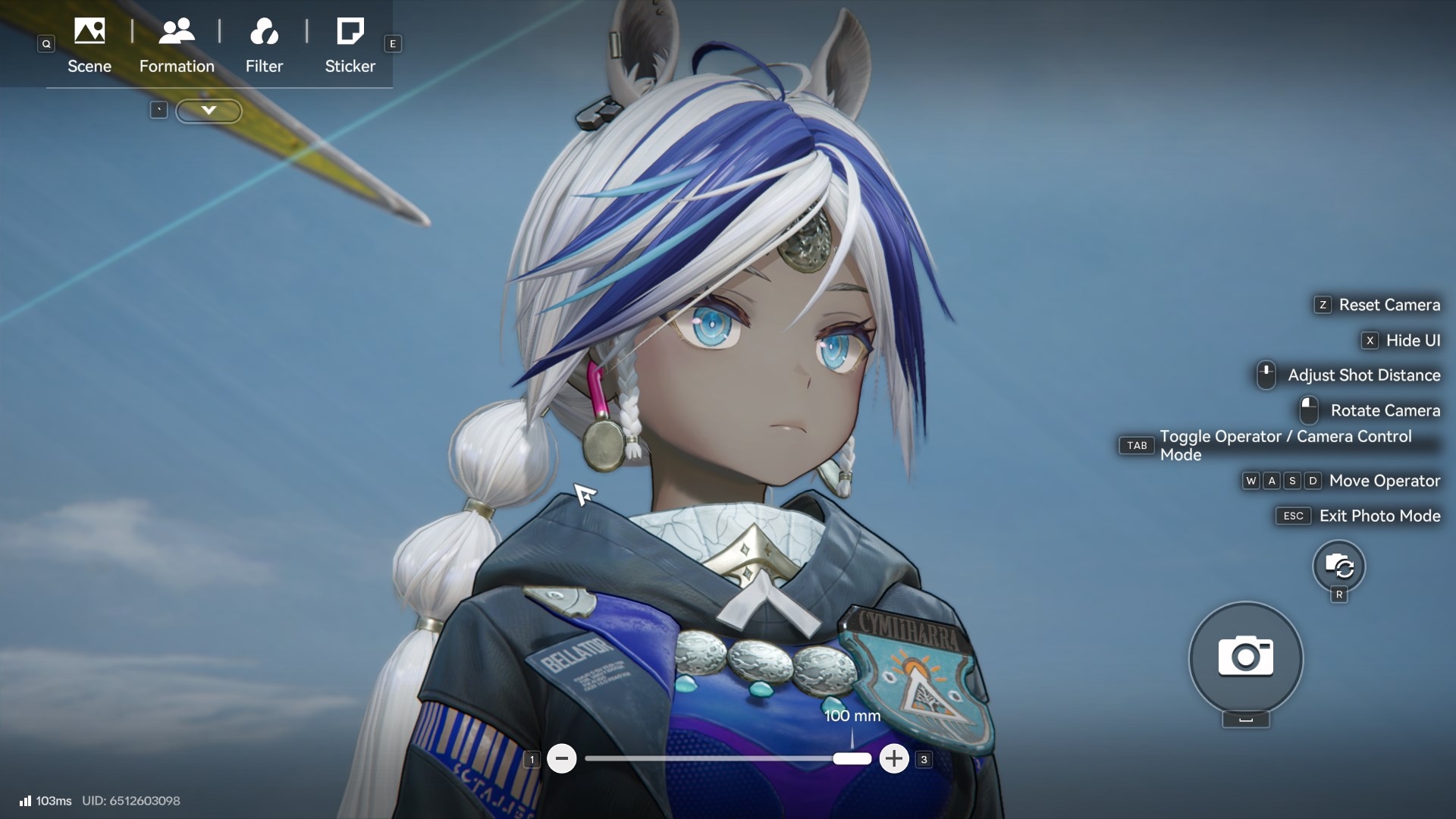Toggle Operator / Camera Control Mode
Screen dimensions: 1456x819
(1285, 445)
